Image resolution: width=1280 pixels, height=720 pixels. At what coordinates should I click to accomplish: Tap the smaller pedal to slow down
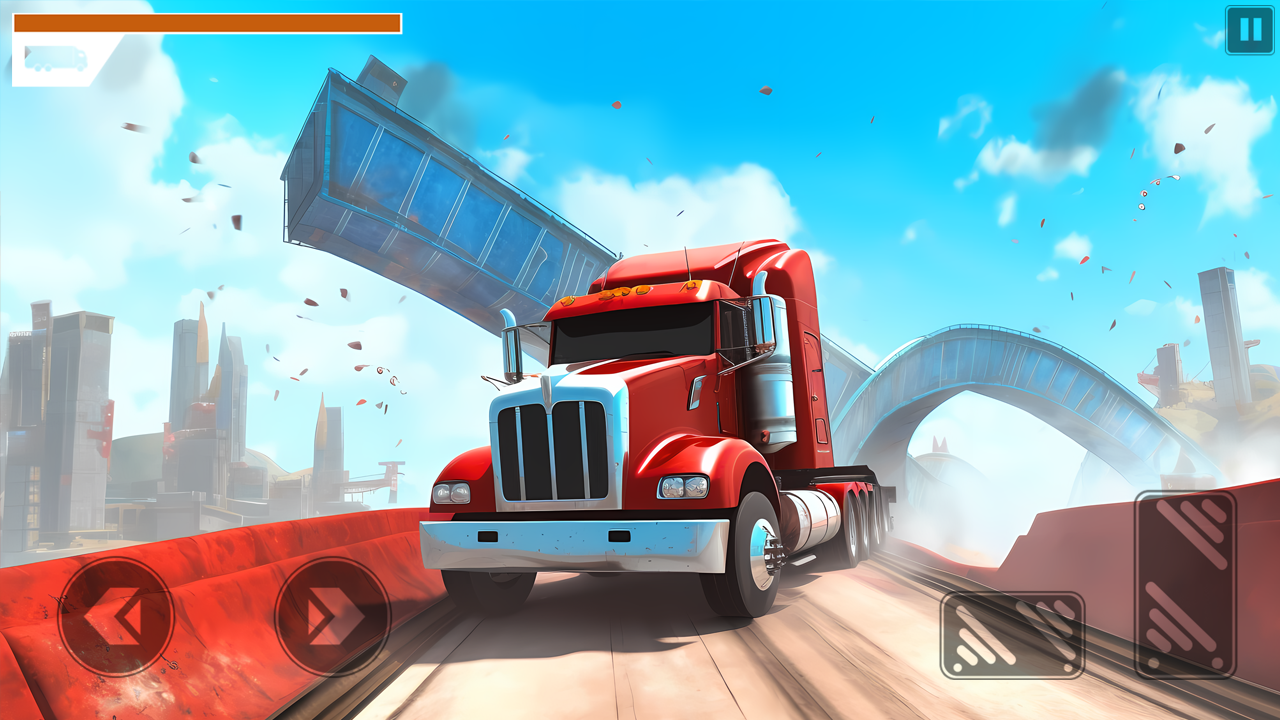tap(1014, 635)
